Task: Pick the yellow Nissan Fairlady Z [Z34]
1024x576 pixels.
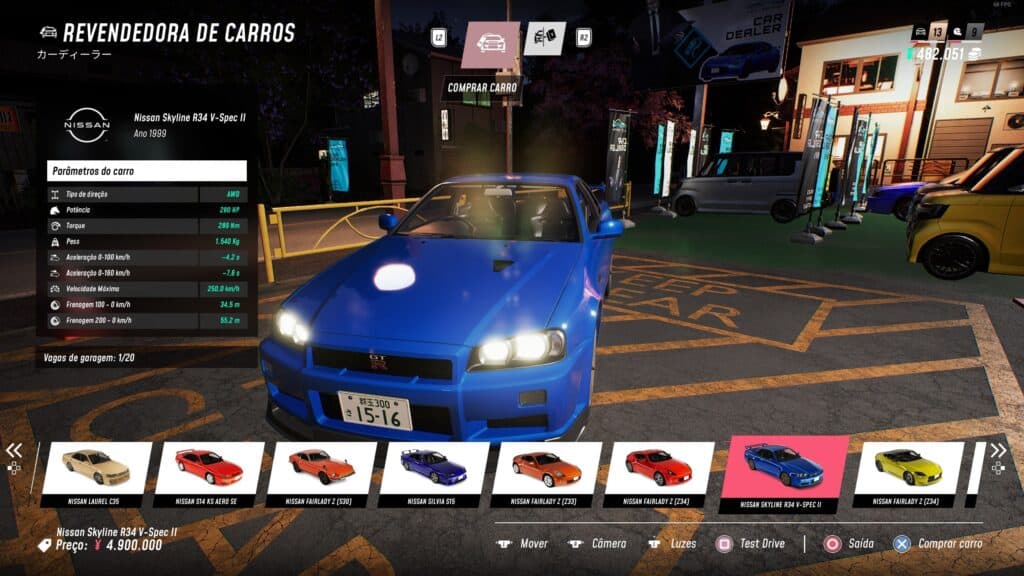Action: (x=908, y=472)
